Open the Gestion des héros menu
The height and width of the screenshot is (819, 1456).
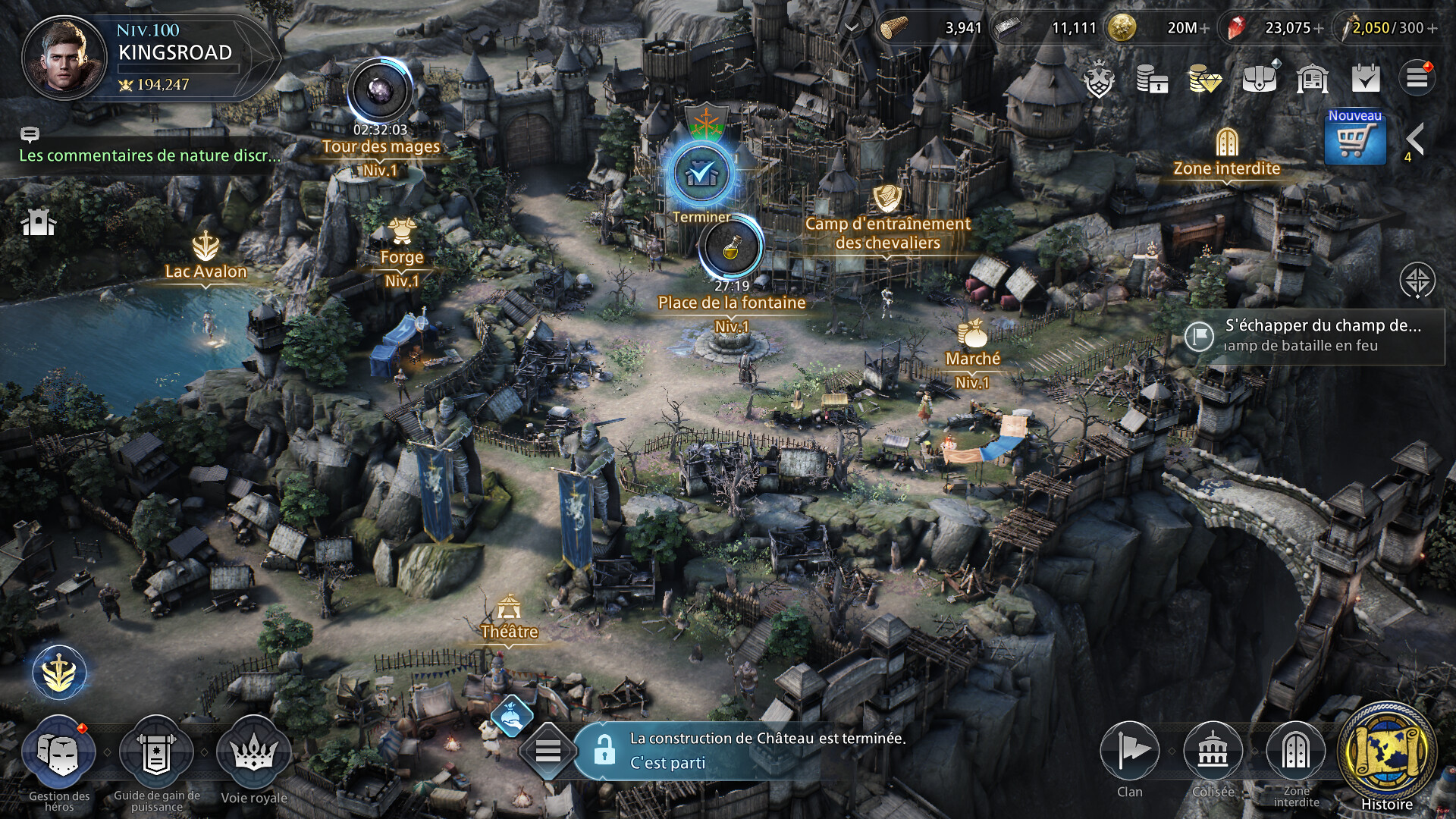(x=59, y=754)
